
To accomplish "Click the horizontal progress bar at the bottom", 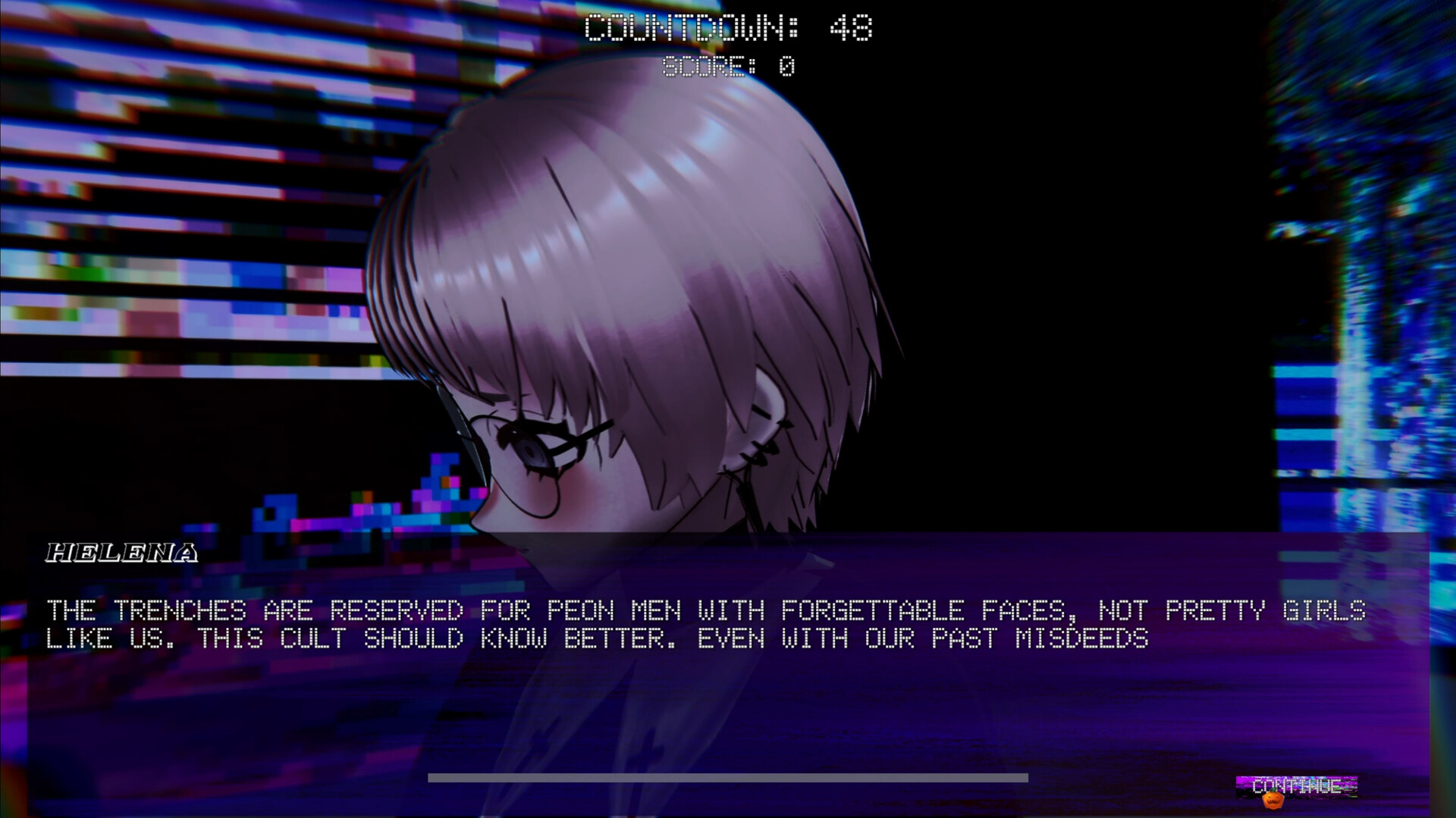I will tap(728, 775).
